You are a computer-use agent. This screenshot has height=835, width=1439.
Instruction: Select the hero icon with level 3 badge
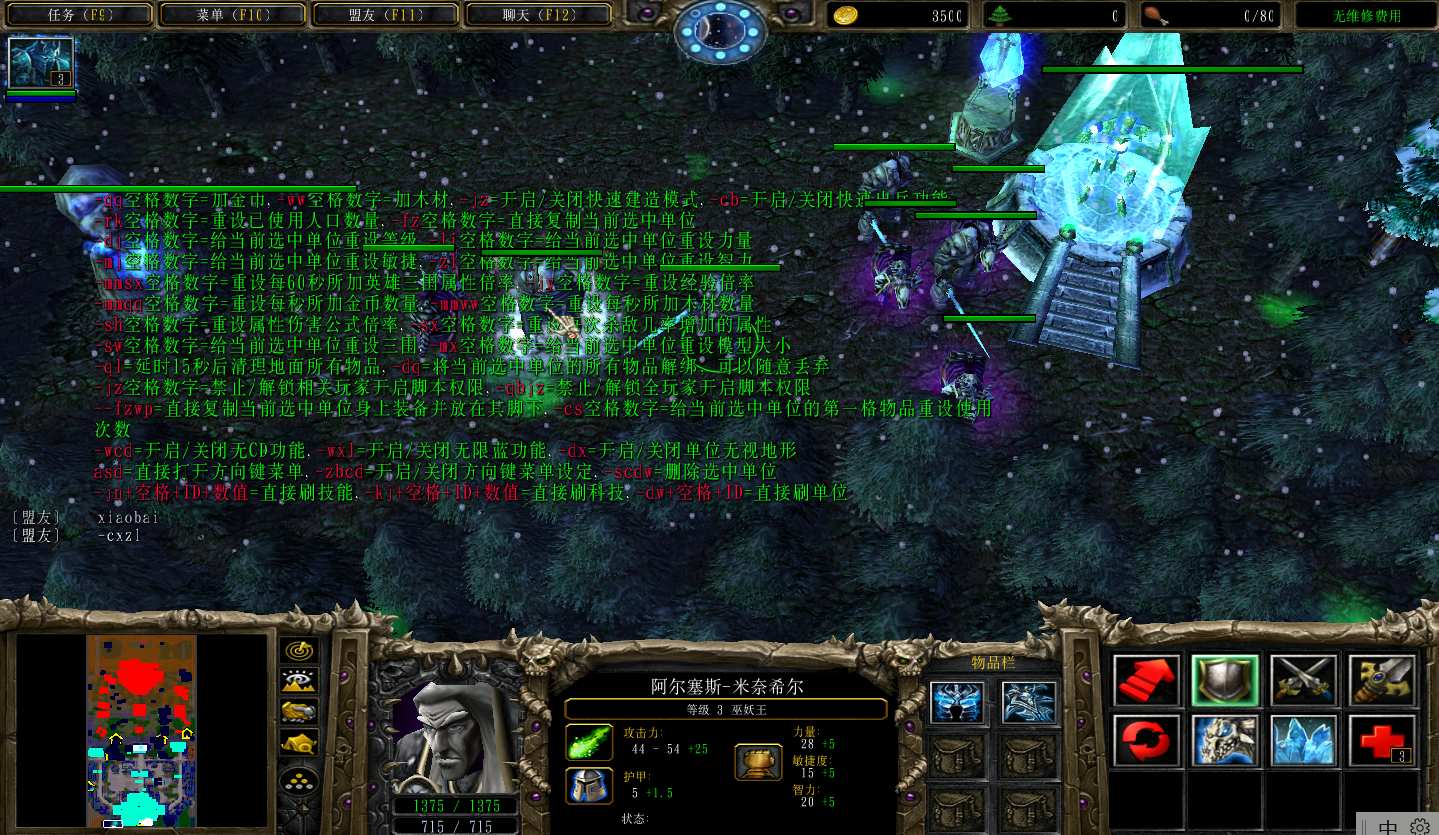(x=41, y=62)
